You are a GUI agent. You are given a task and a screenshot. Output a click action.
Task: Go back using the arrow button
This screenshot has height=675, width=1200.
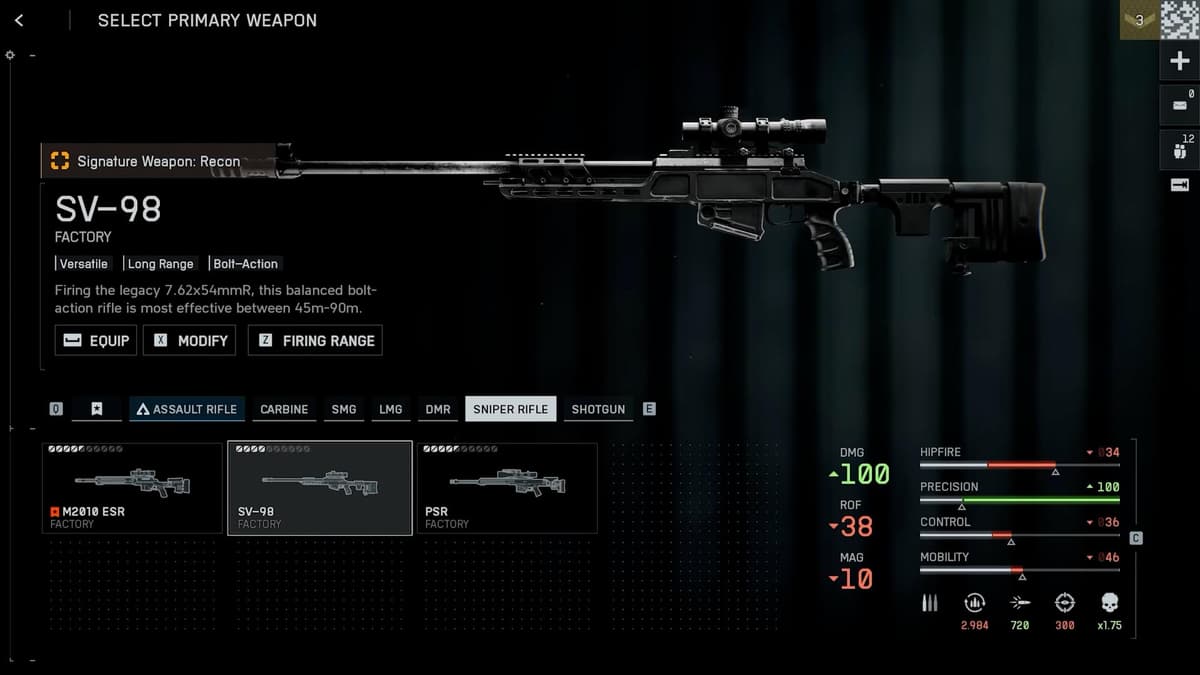19,20
